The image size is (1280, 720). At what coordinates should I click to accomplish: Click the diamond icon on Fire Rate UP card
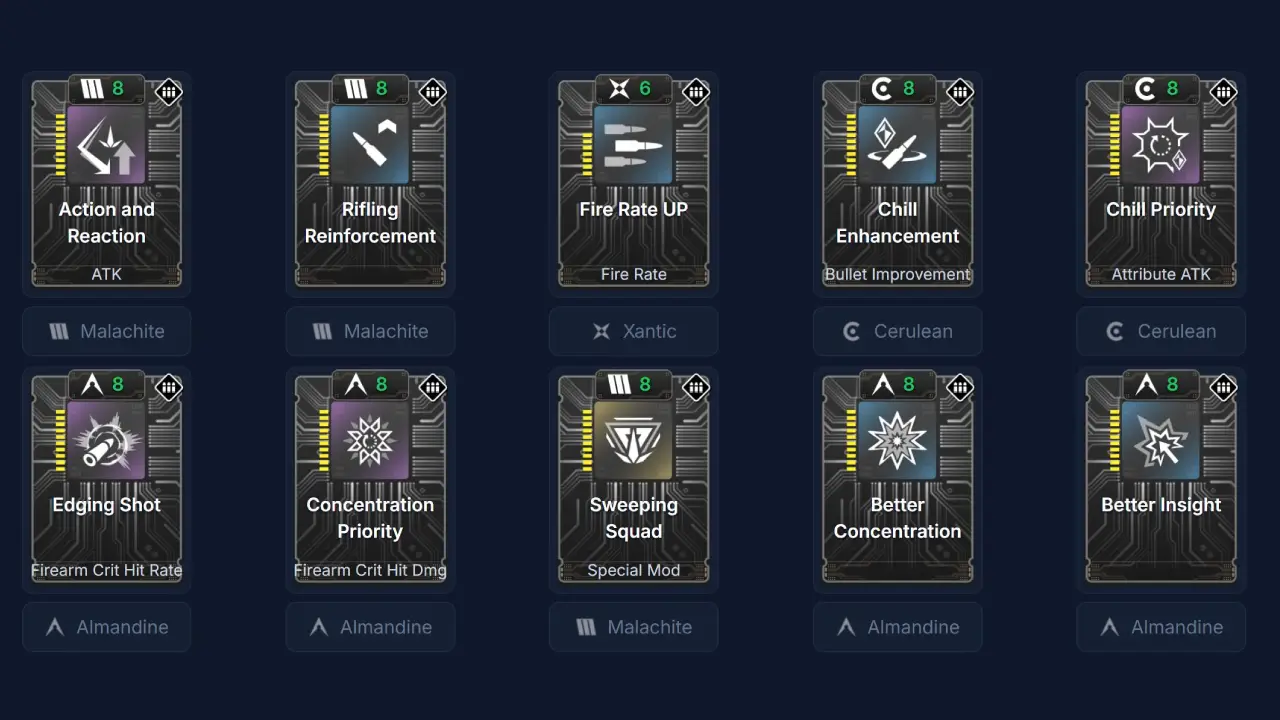tap(696, 92)
